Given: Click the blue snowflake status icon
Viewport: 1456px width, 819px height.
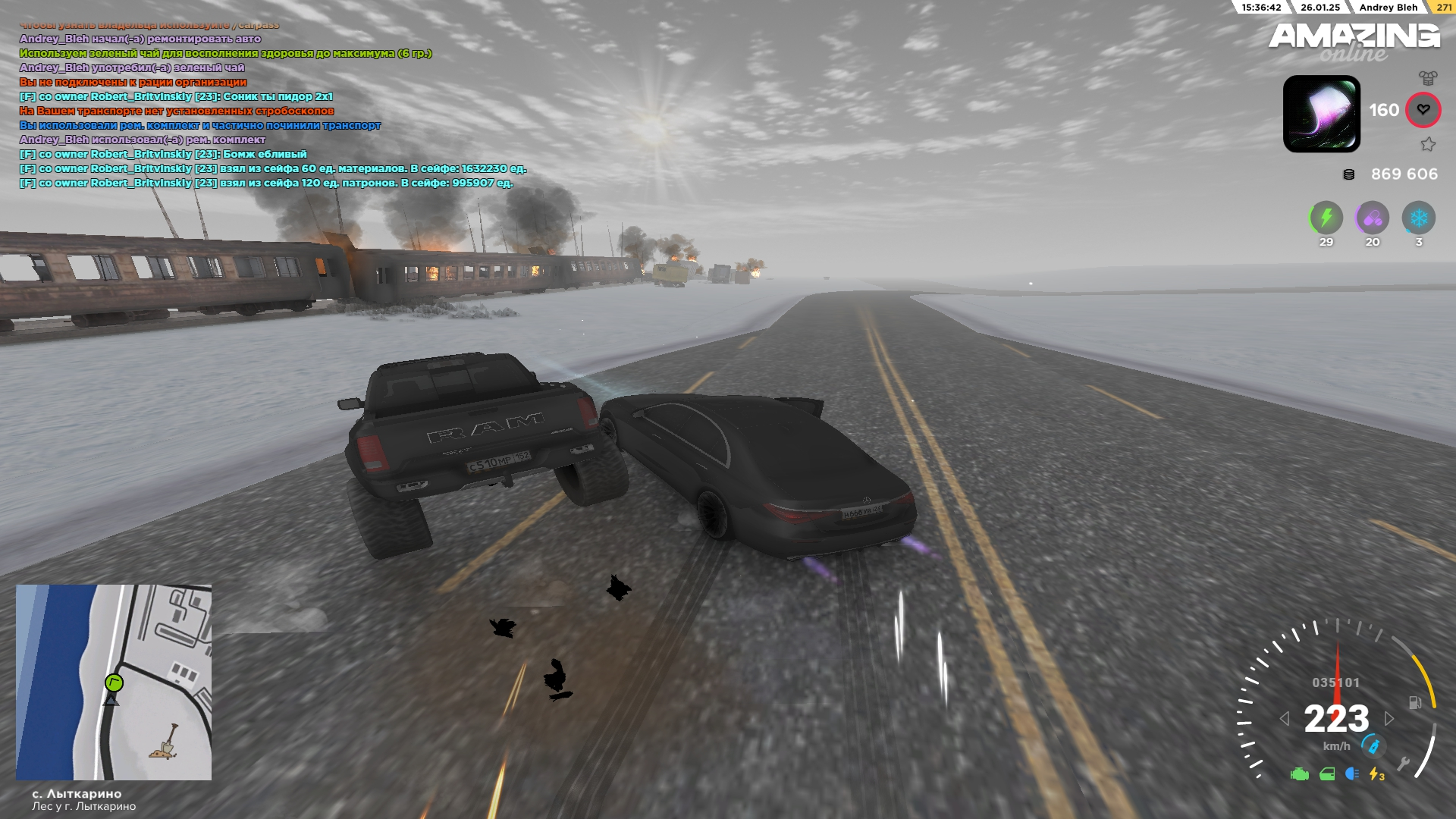Looking at the screenshot, I should pos(1418,218).
